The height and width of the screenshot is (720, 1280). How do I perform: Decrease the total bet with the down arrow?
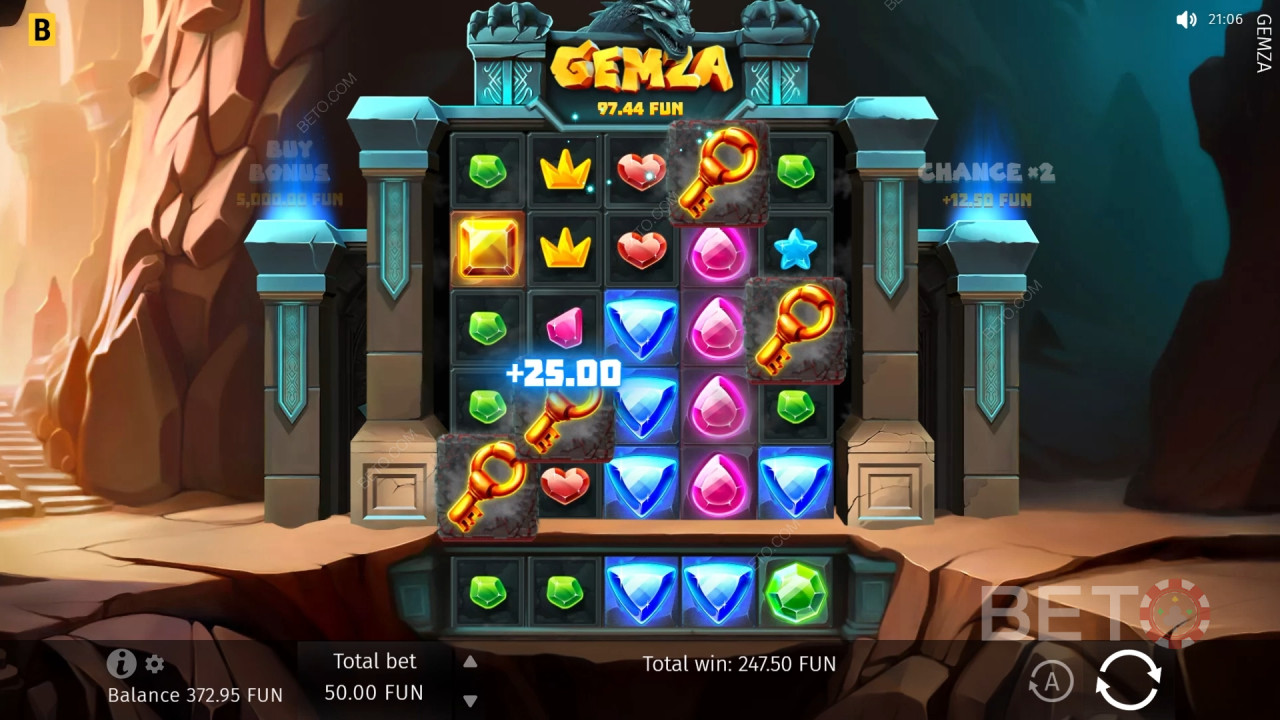(x=470, y=700)
